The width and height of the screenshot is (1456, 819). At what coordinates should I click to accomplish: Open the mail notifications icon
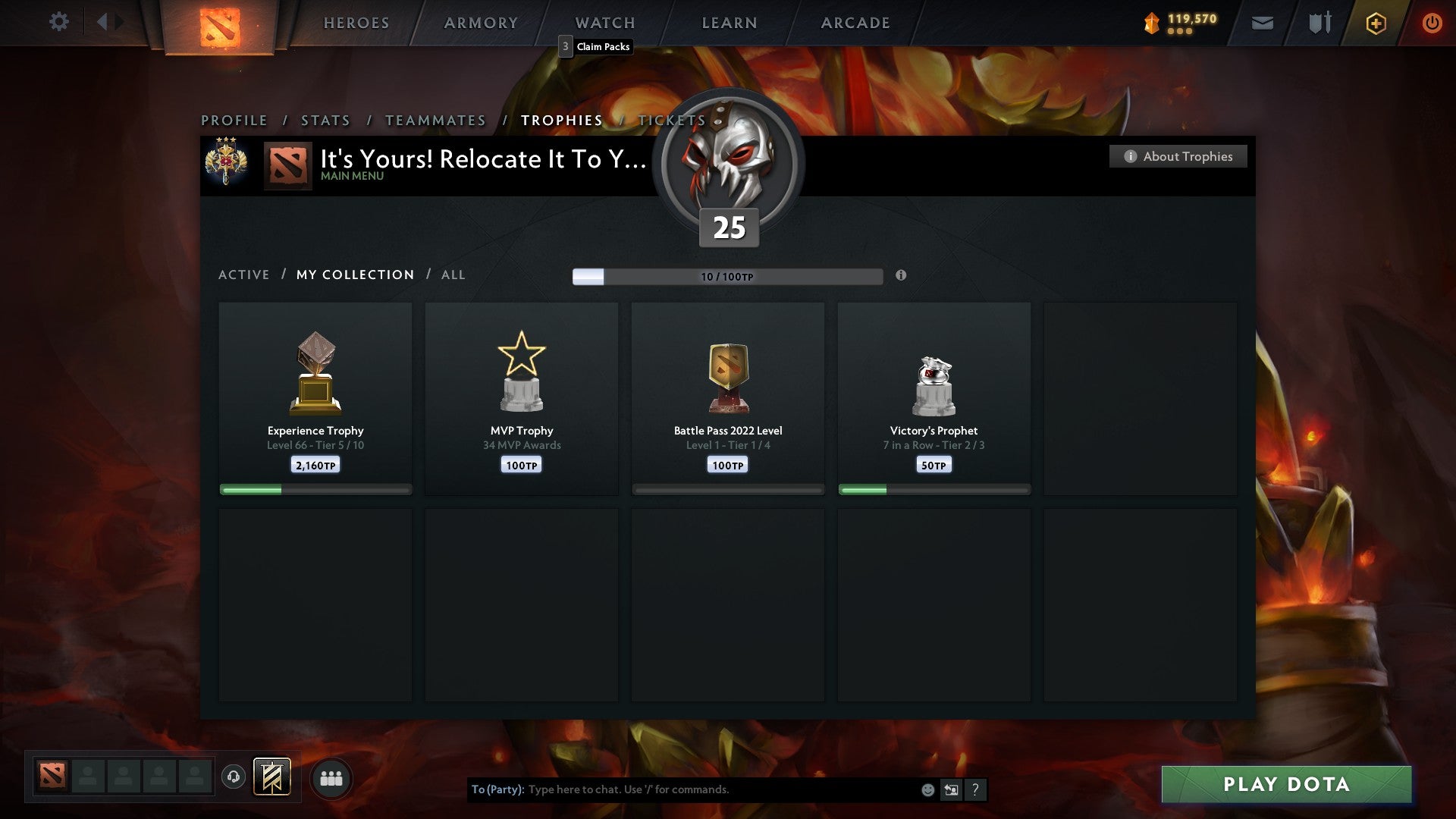(1262, 23)
